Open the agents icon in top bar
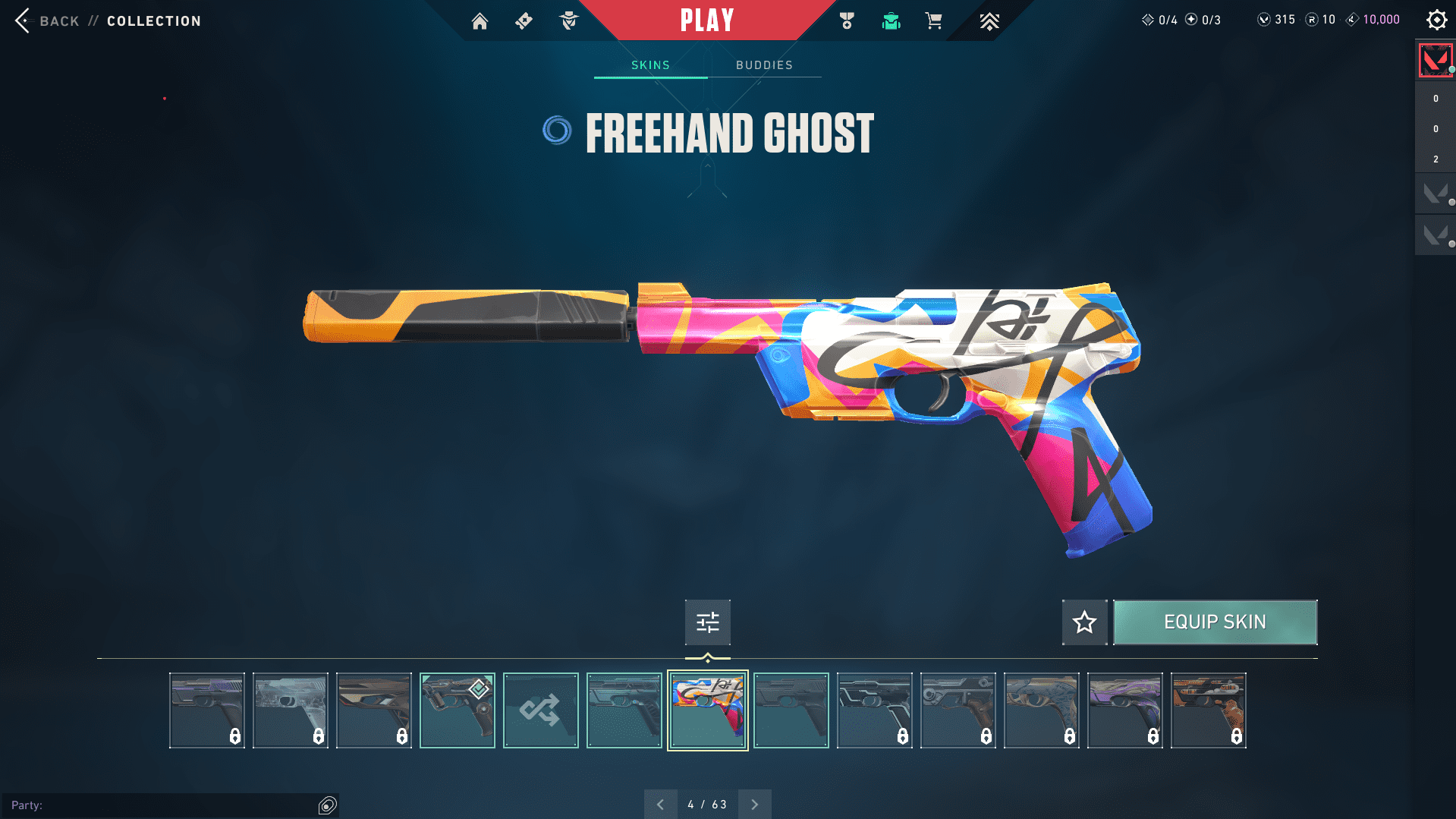 pos(568,21)
